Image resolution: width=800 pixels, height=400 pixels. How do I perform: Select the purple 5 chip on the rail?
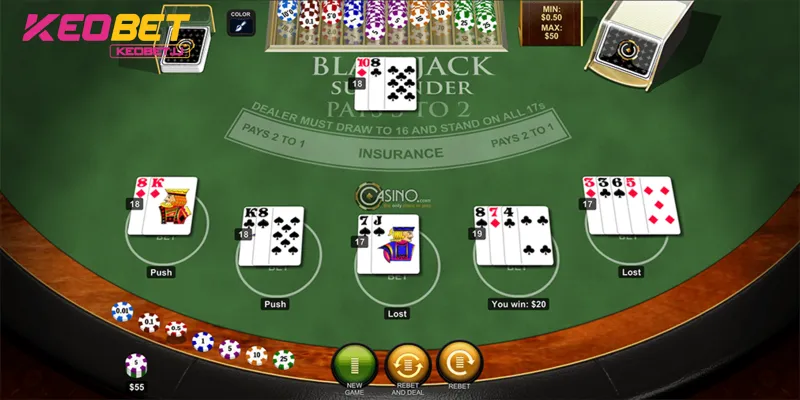229,349
